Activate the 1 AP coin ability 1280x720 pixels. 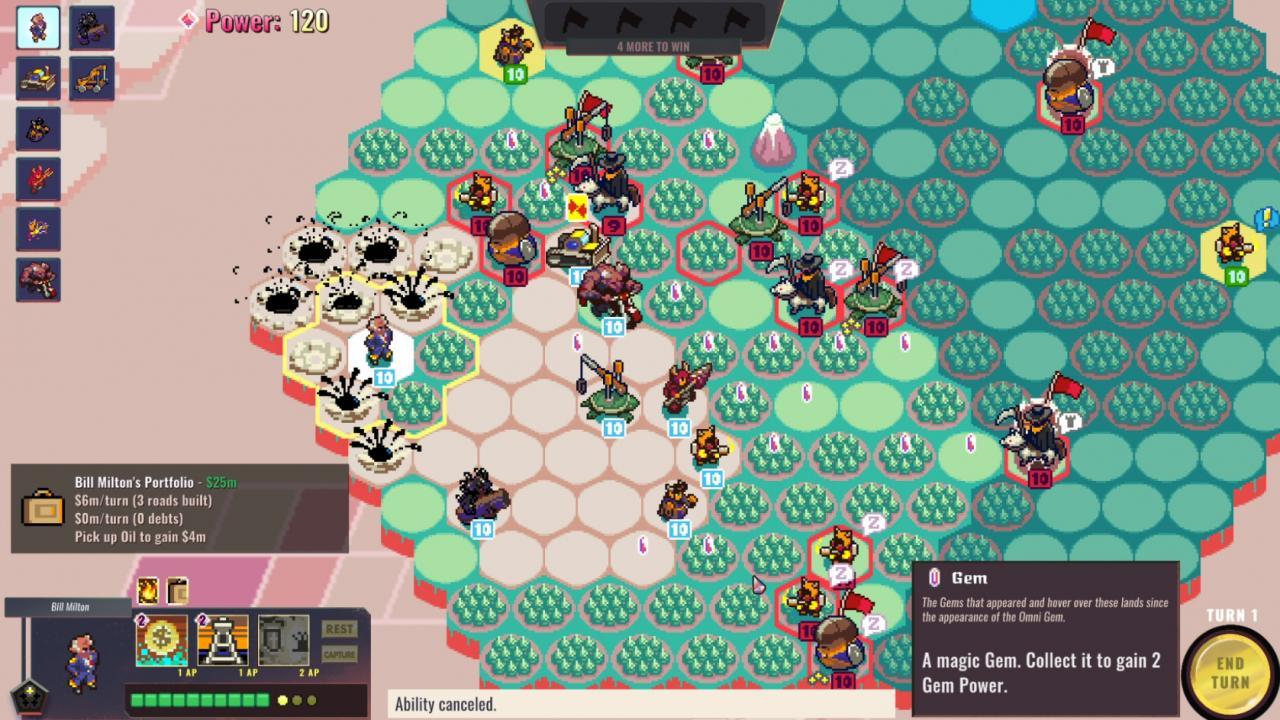coord(160,642)
